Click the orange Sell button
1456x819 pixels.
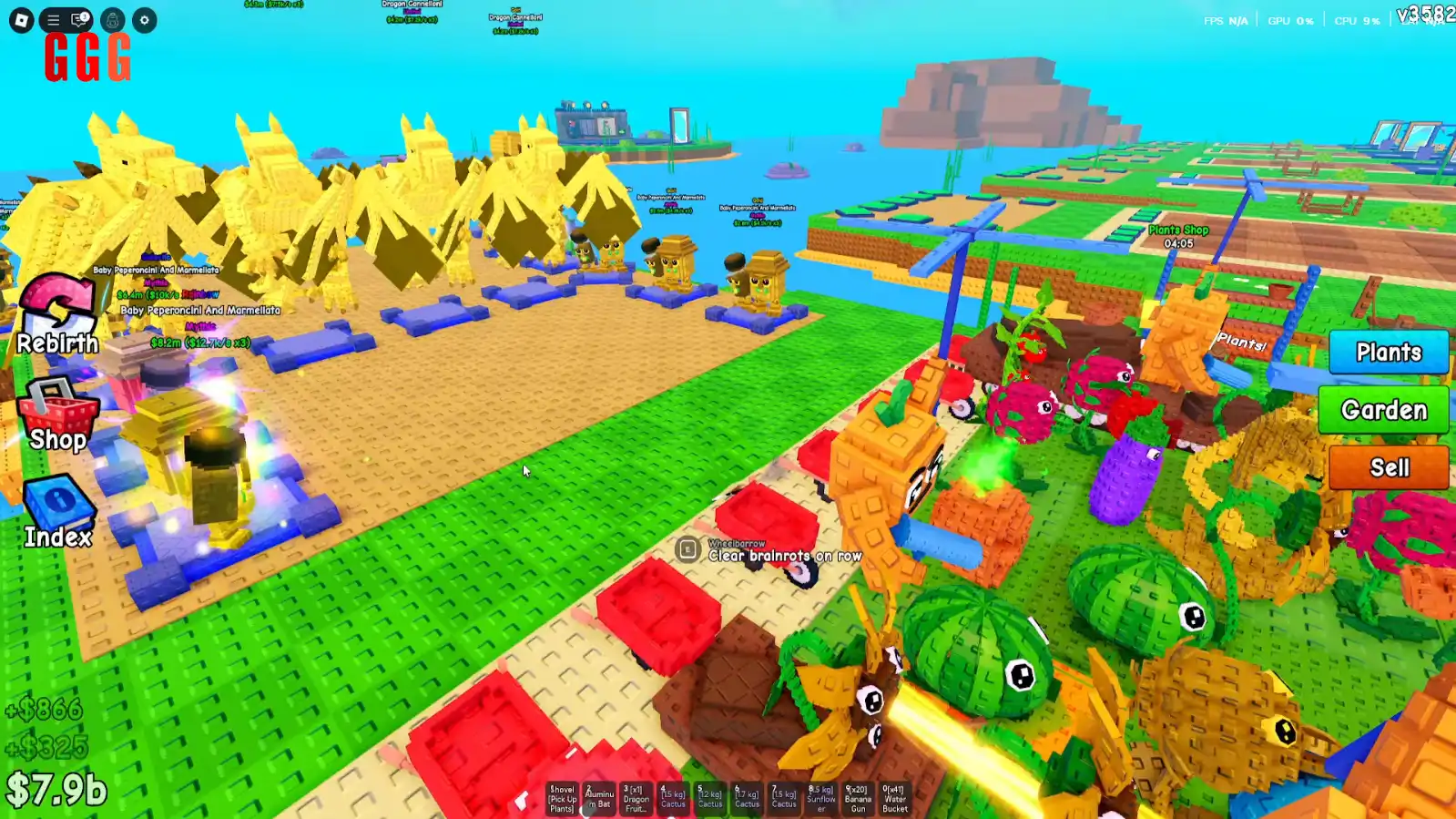click(x=1389, y=467)
